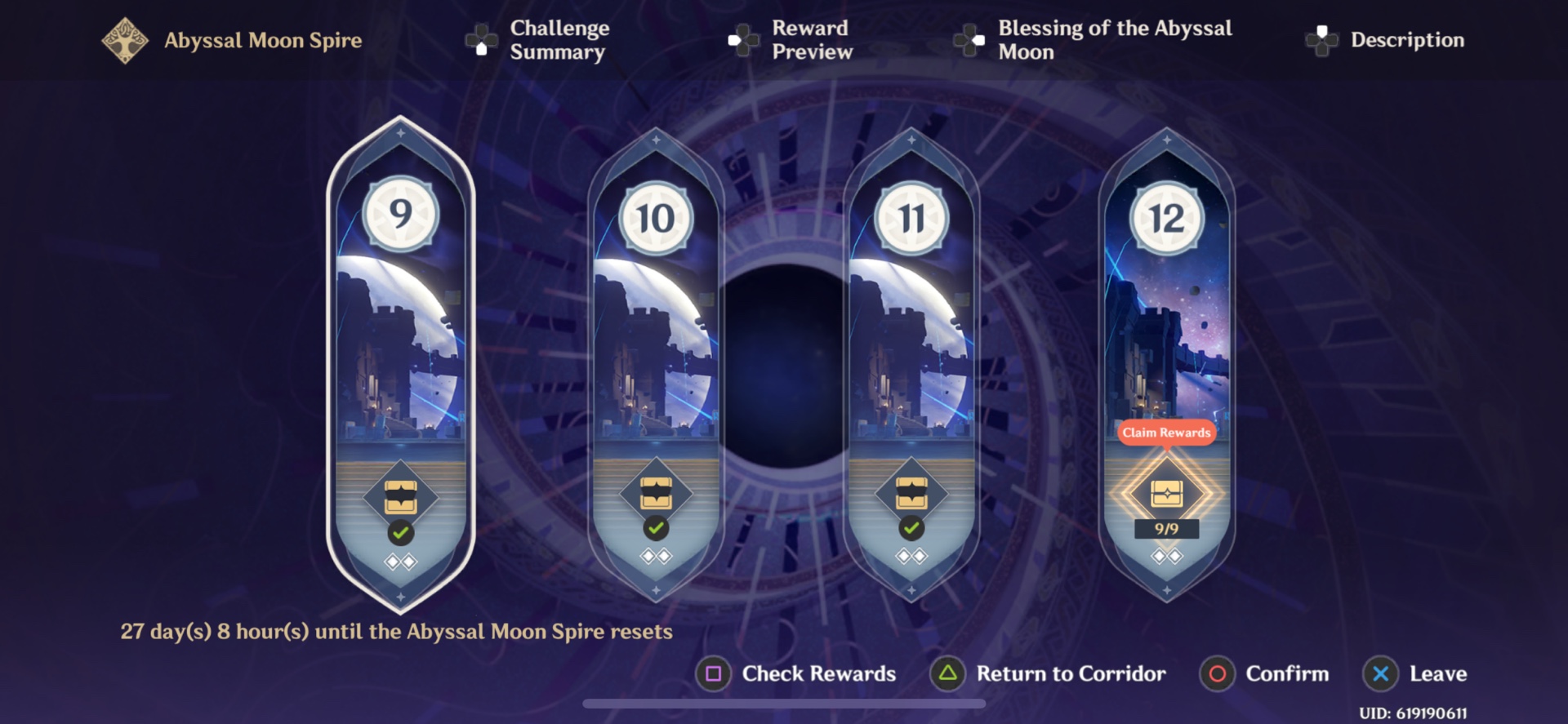The height and width of the screenshot is (724, 1568).
Task: Click the square controller icon near Check Rewards
Action: coord(714,673)
